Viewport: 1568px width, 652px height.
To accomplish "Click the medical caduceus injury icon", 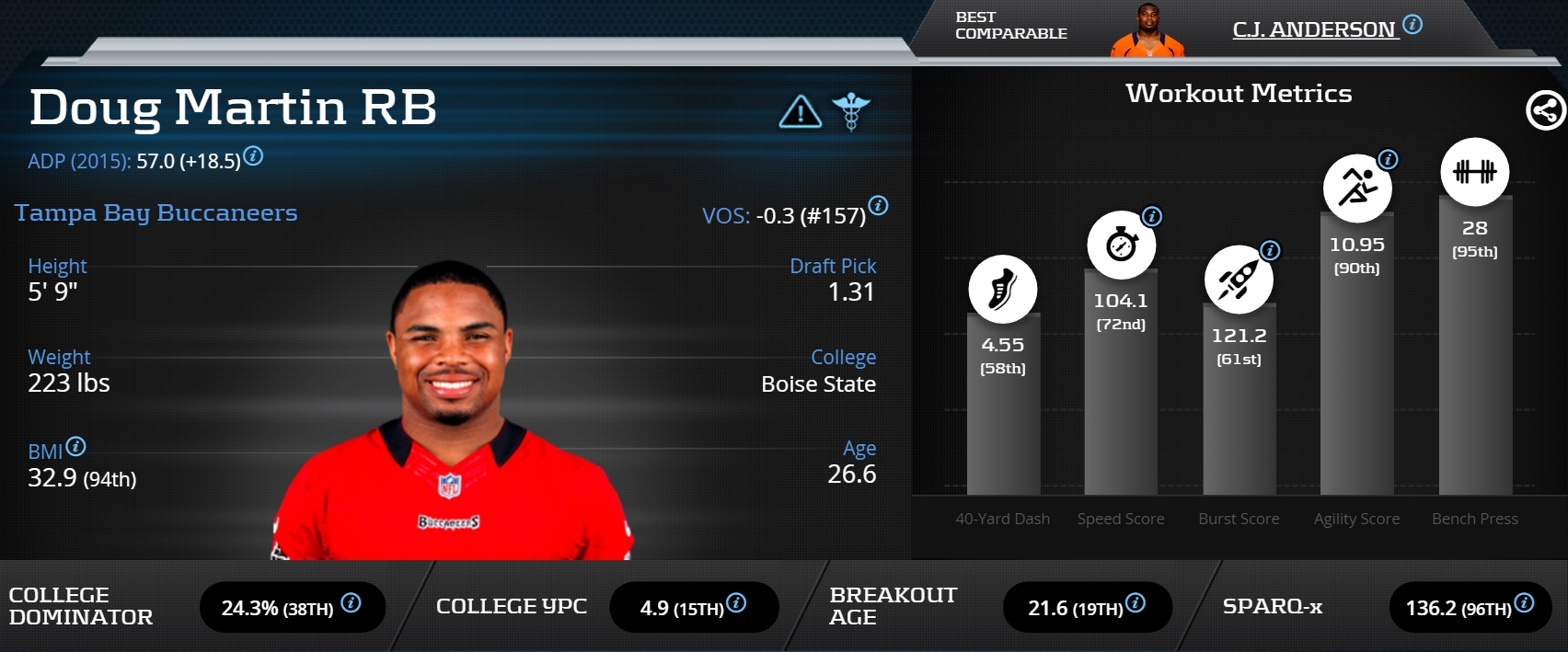I will (x=851, y=111).
